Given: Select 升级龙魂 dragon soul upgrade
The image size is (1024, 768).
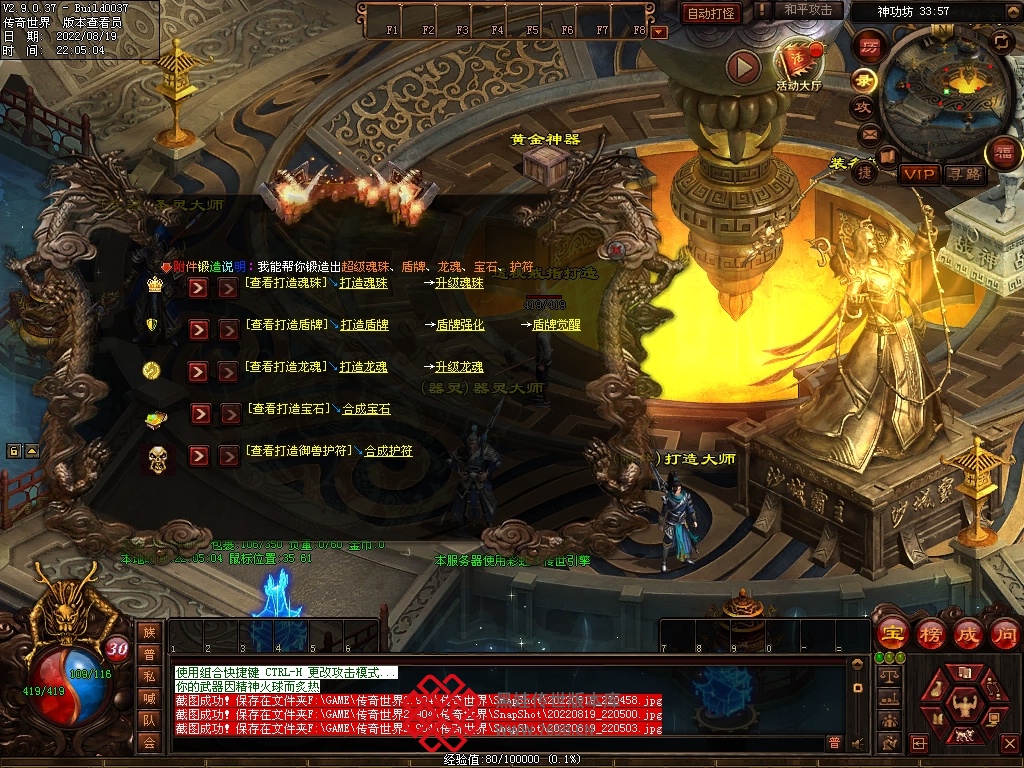Looking at the screenshot, I should click(x=459, y=368).
